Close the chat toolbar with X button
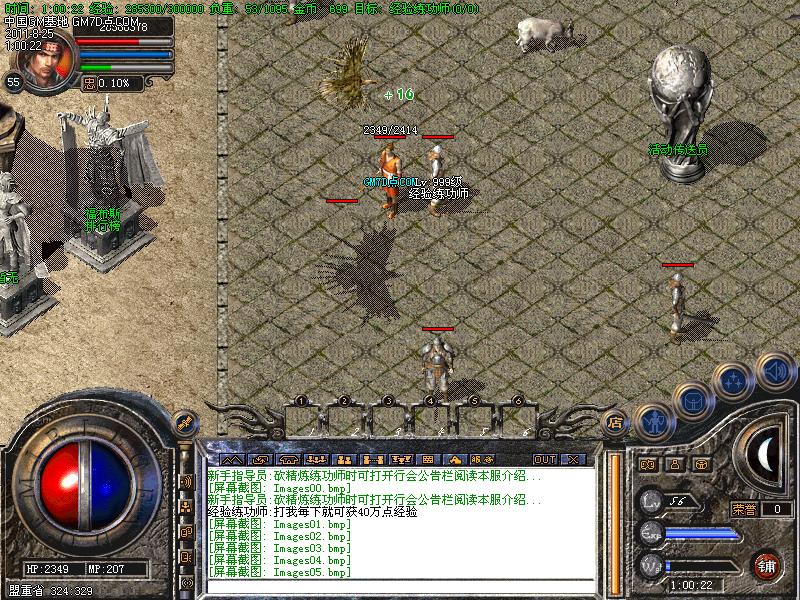Screen dimensions: 800x600 (x=572, y=459)
